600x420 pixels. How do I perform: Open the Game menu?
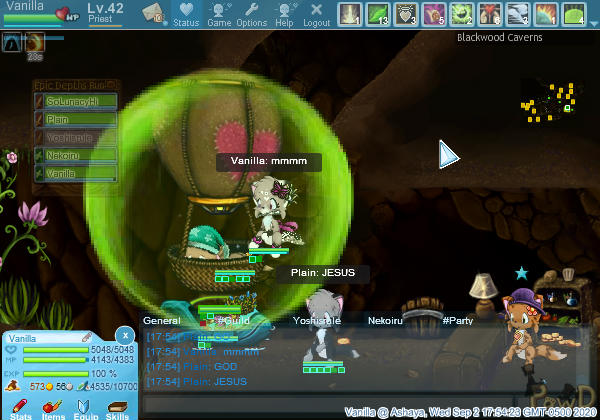(219, 14)
